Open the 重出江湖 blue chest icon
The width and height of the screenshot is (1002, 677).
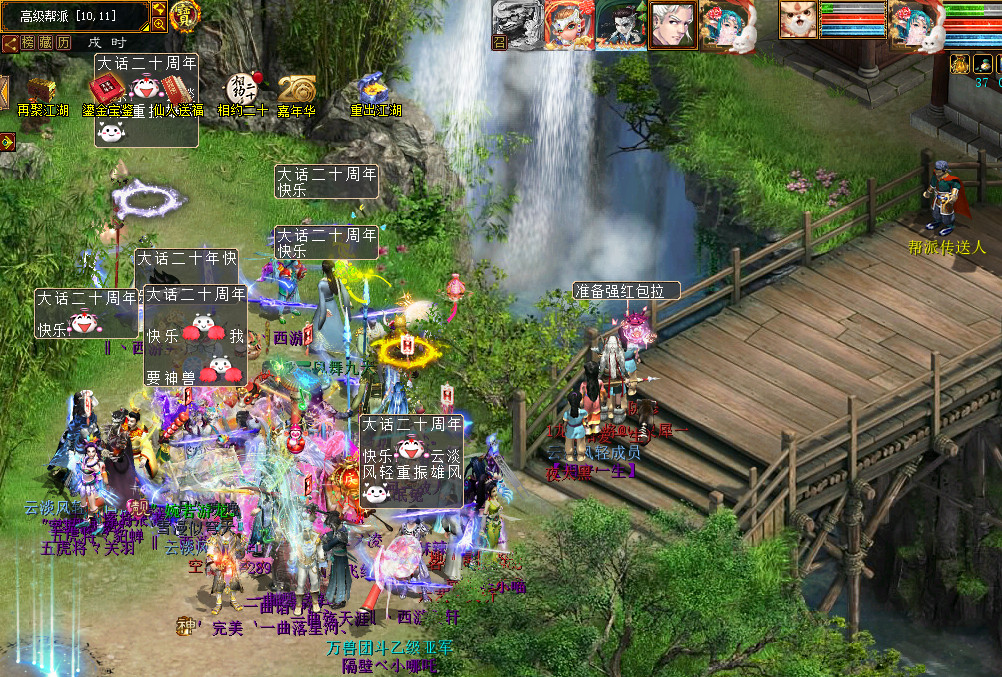375,89
